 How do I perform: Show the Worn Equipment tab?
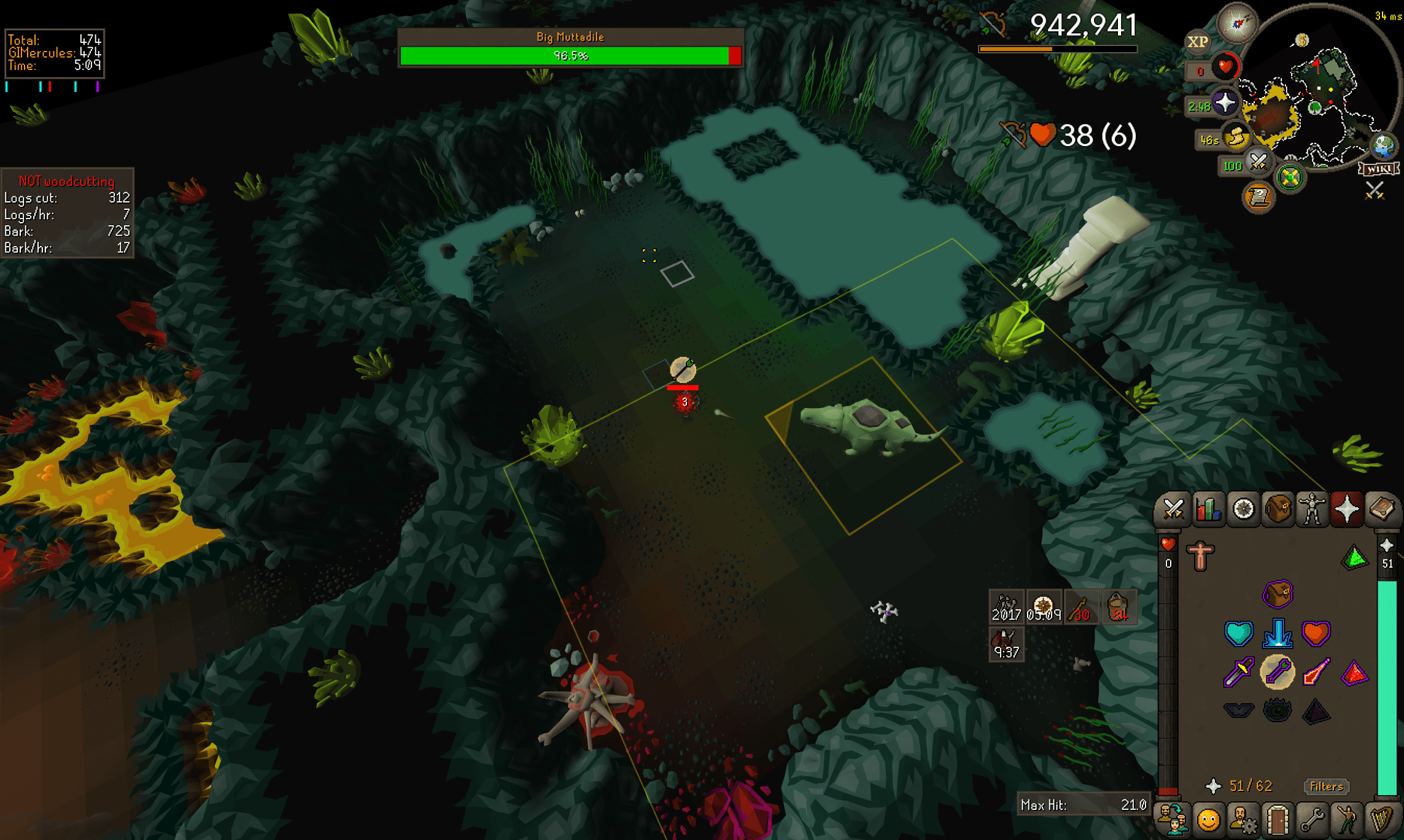click(x=1312, y=509)
